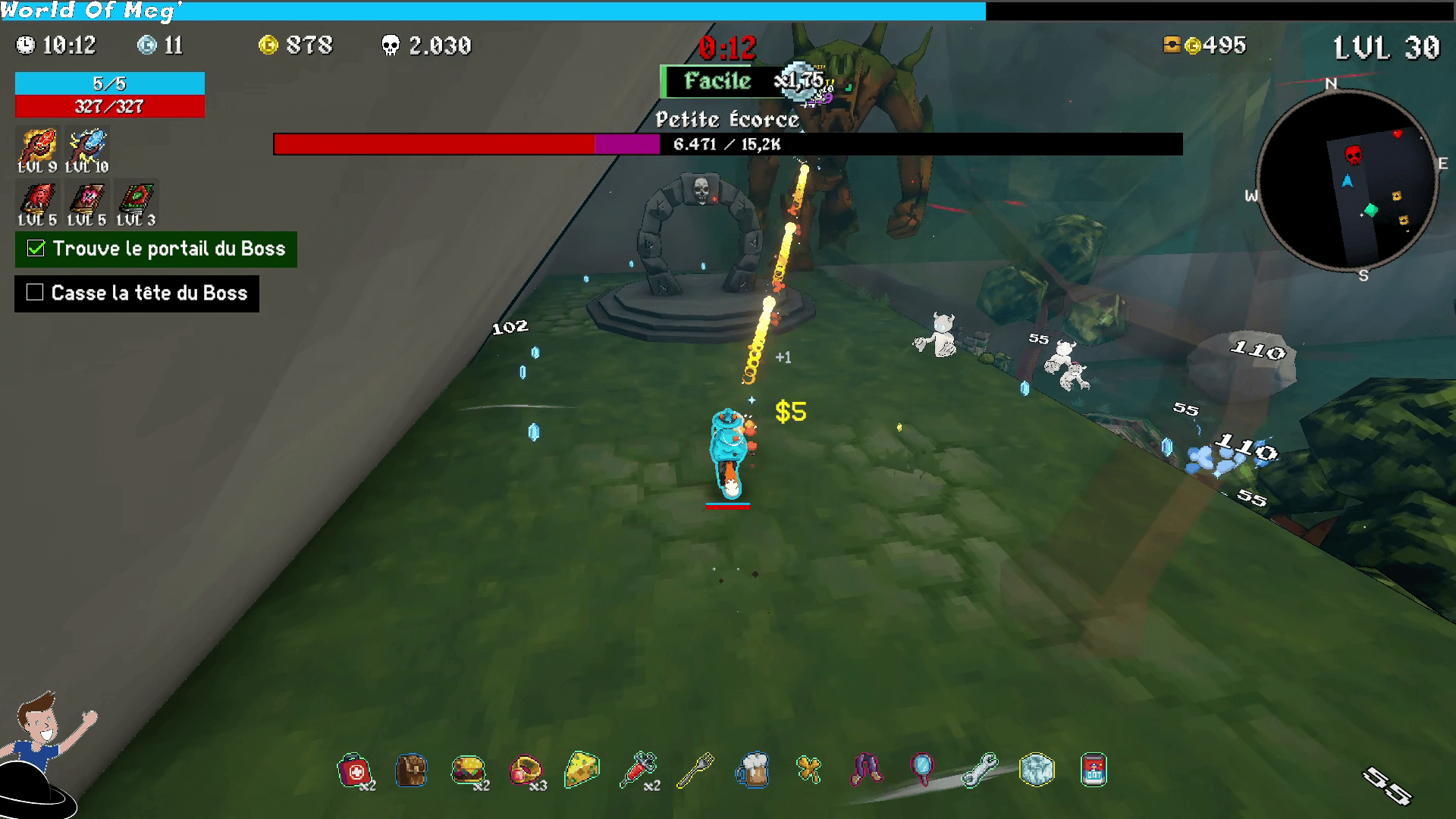Select the wrench item

(x=980, y=770)
